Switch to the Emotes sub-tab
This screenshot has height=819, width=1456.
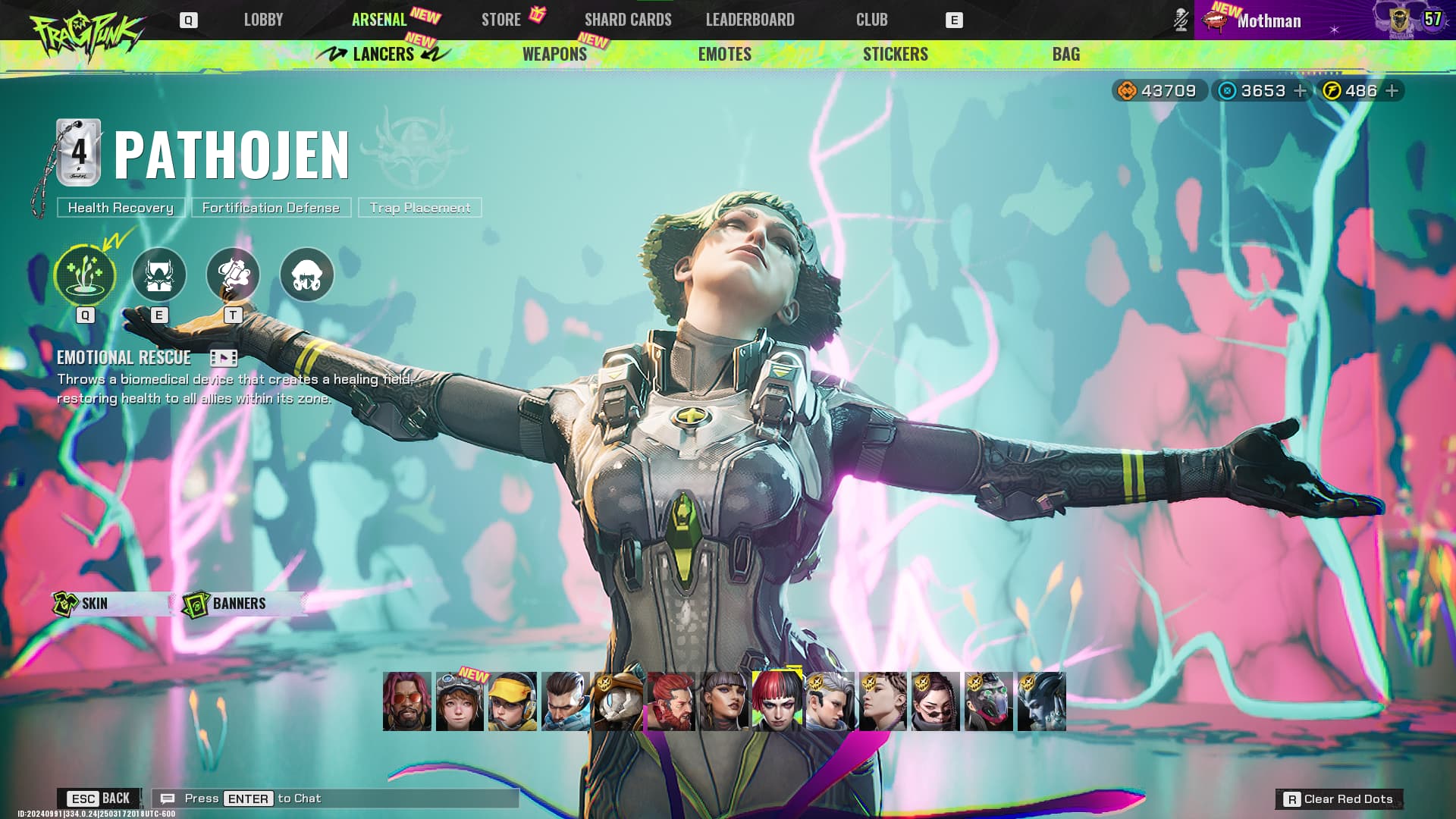[724, 54]
